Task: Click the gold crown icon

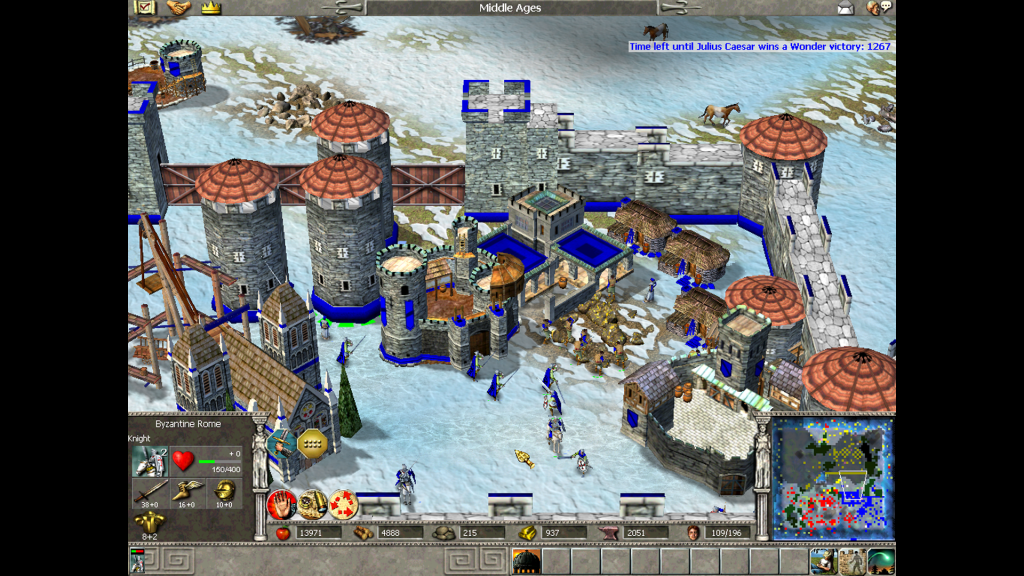Action: (x=210, y=8)
